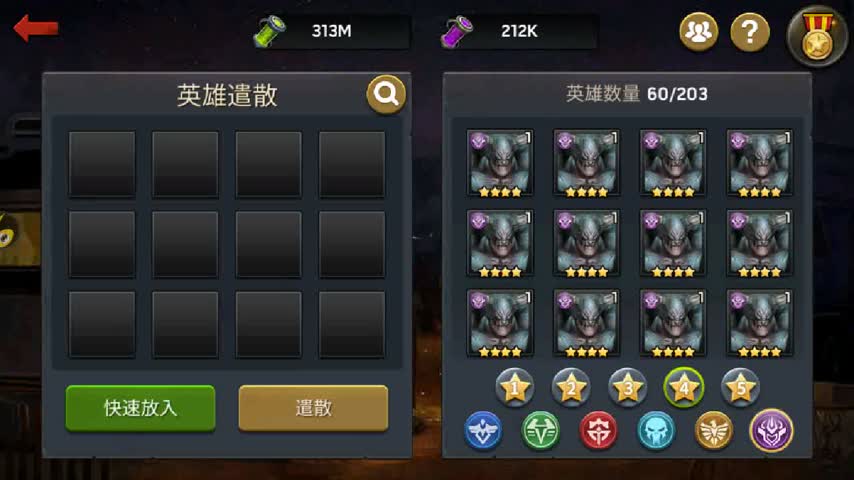Screen dimensions: 854x480
Task: Click the 快速放入 quick-add button
Action: [140, 408]
